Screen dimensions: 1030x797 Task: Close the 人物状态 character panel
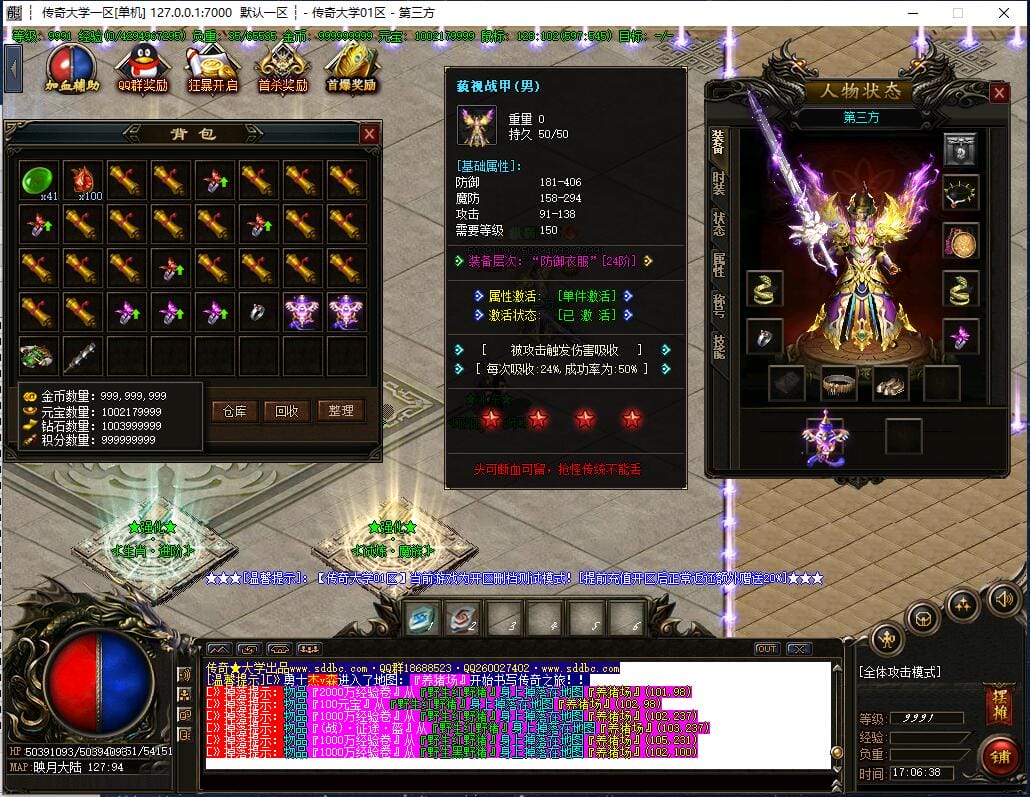[x=999, y=93]
